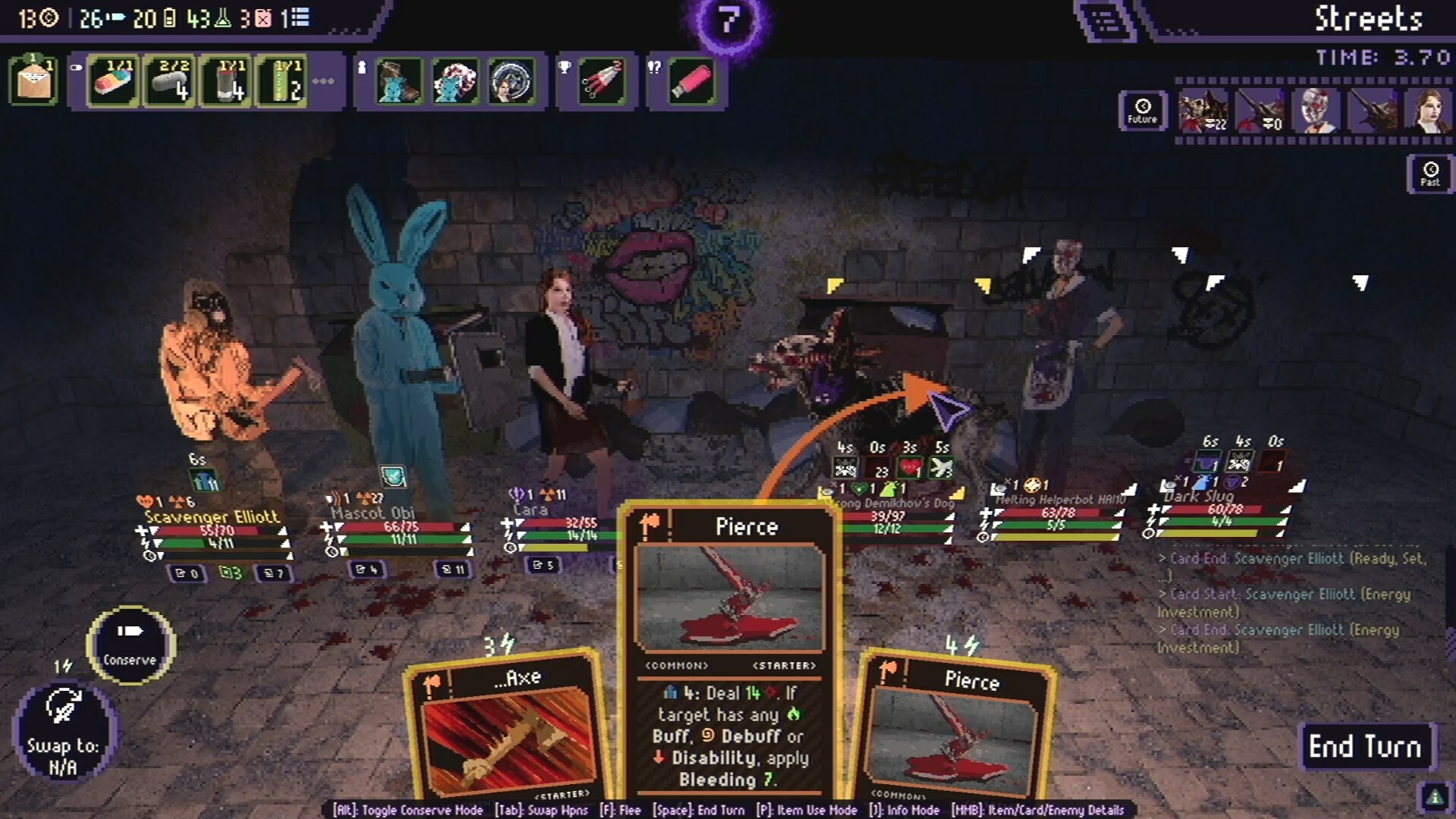The image size is (1456, 819).
Task: Click Cara's red health bar showing 32/55
Action: 557,522
